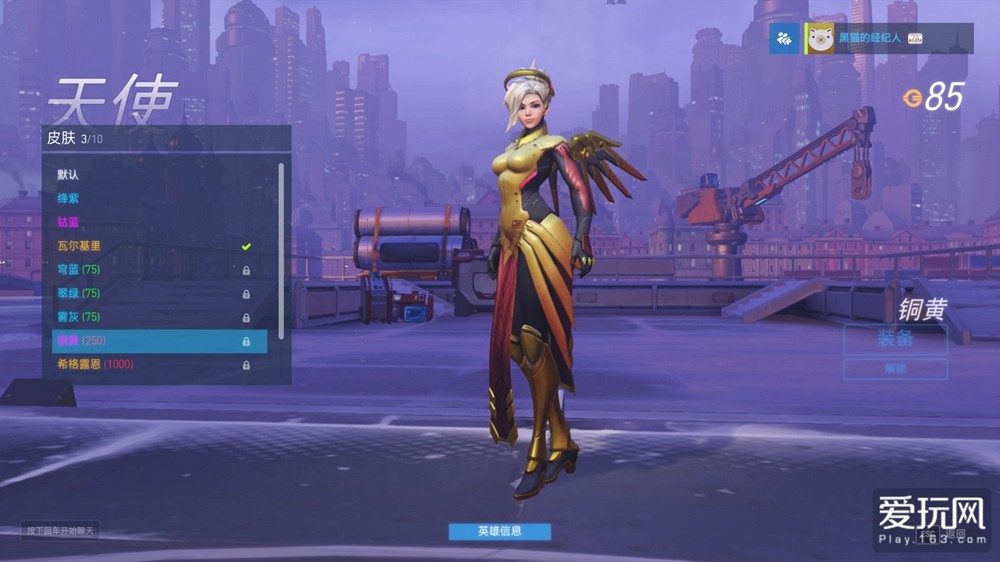
Task: Unlock the skin with the 解锁 button
Action: click(895, 369)
